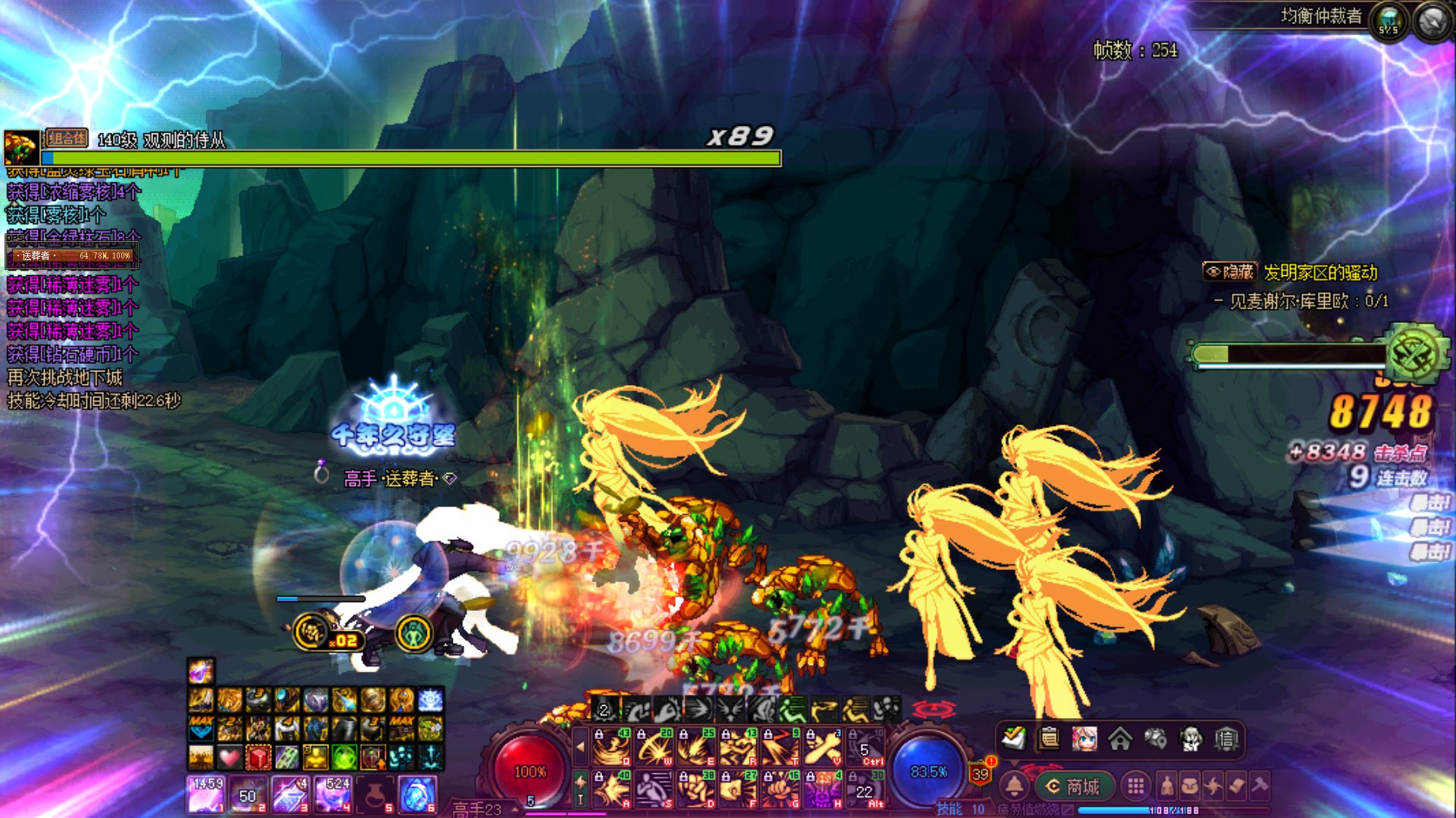
Task: Click the notification bell icon
Action: pos(1015,786)
